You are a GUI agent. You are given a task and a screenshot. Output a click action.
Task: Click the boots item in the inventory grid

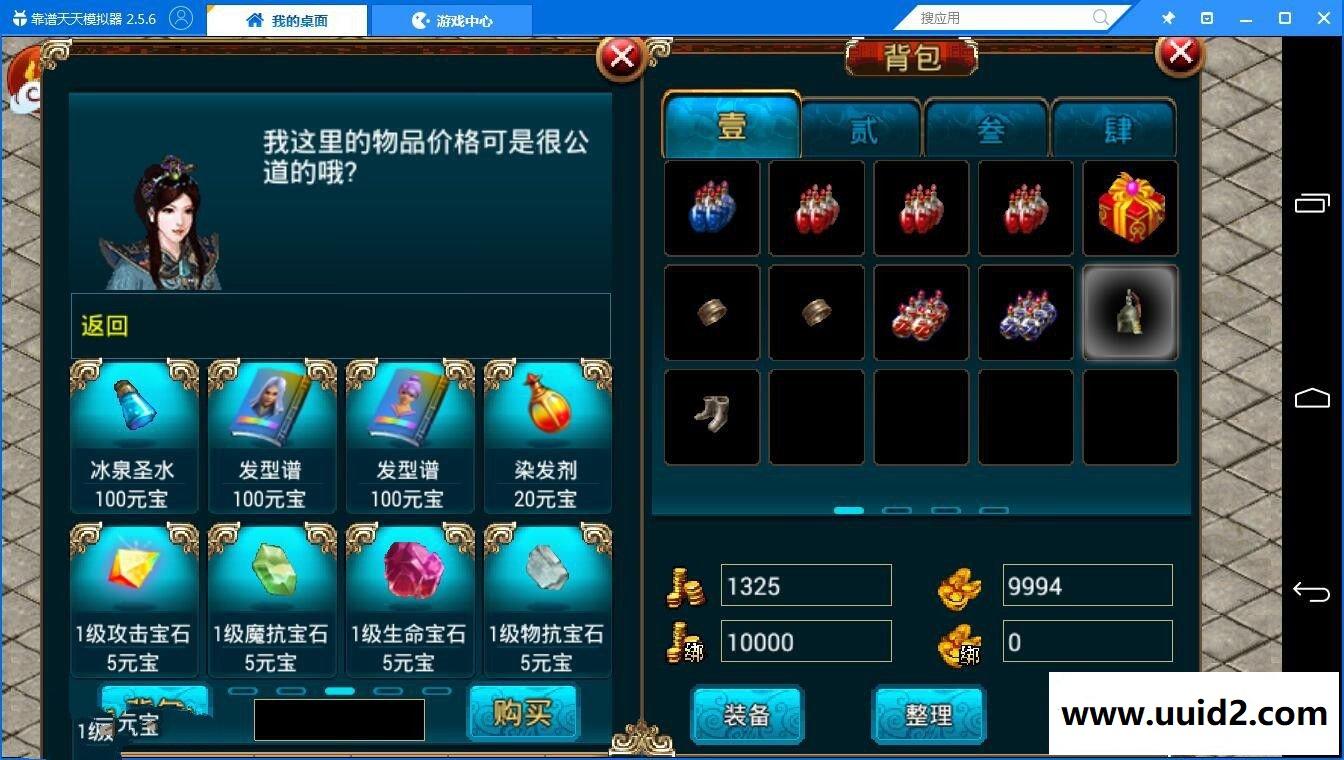tap(711, 417)
